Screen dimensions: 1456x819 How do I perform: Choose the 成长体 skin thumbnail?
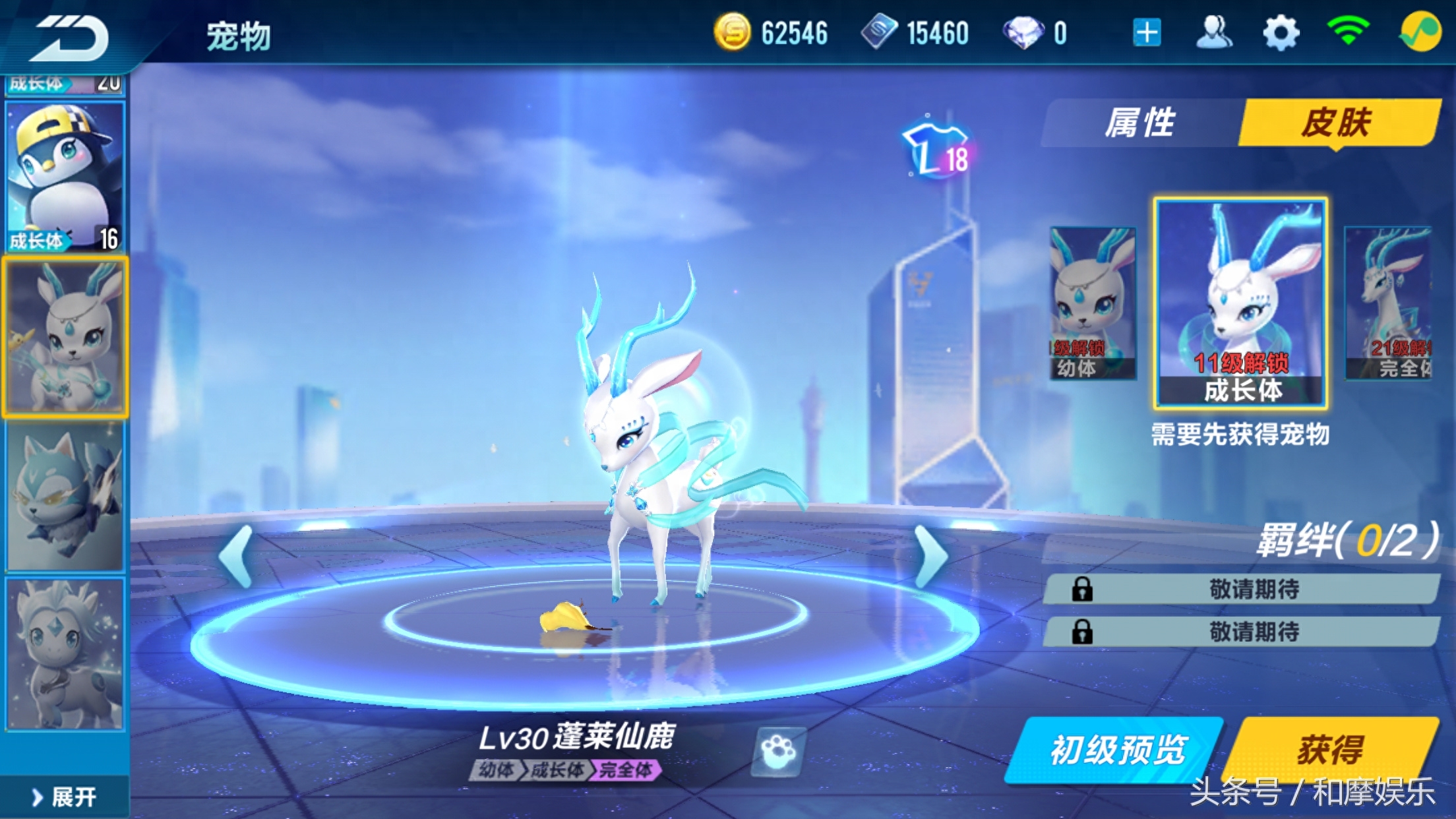(1240, 303)
